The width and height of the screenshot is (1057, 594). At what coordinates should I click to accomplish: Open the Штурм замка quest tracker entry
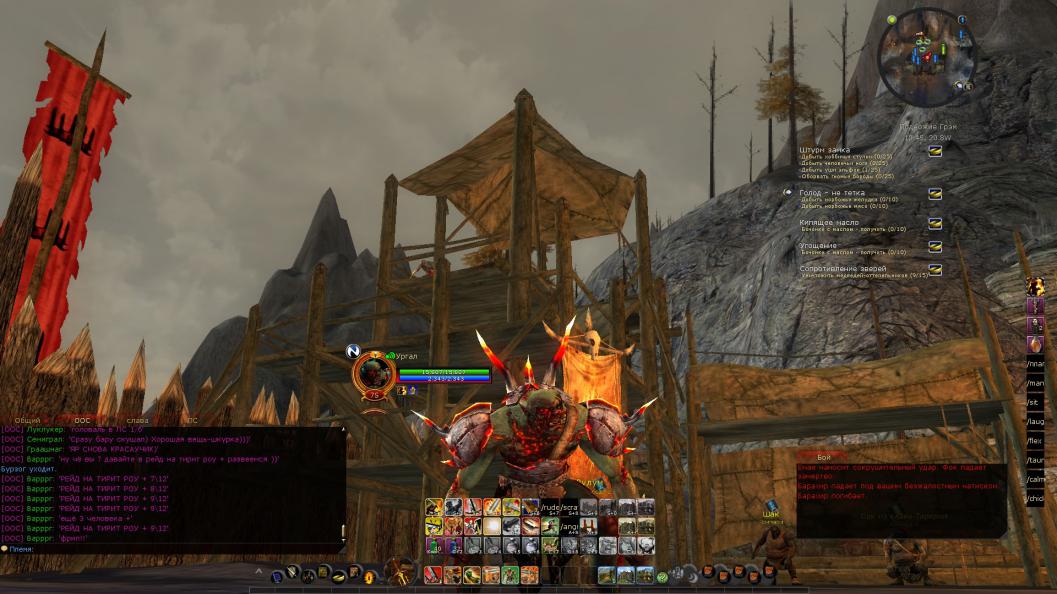(x=825, y=150)
